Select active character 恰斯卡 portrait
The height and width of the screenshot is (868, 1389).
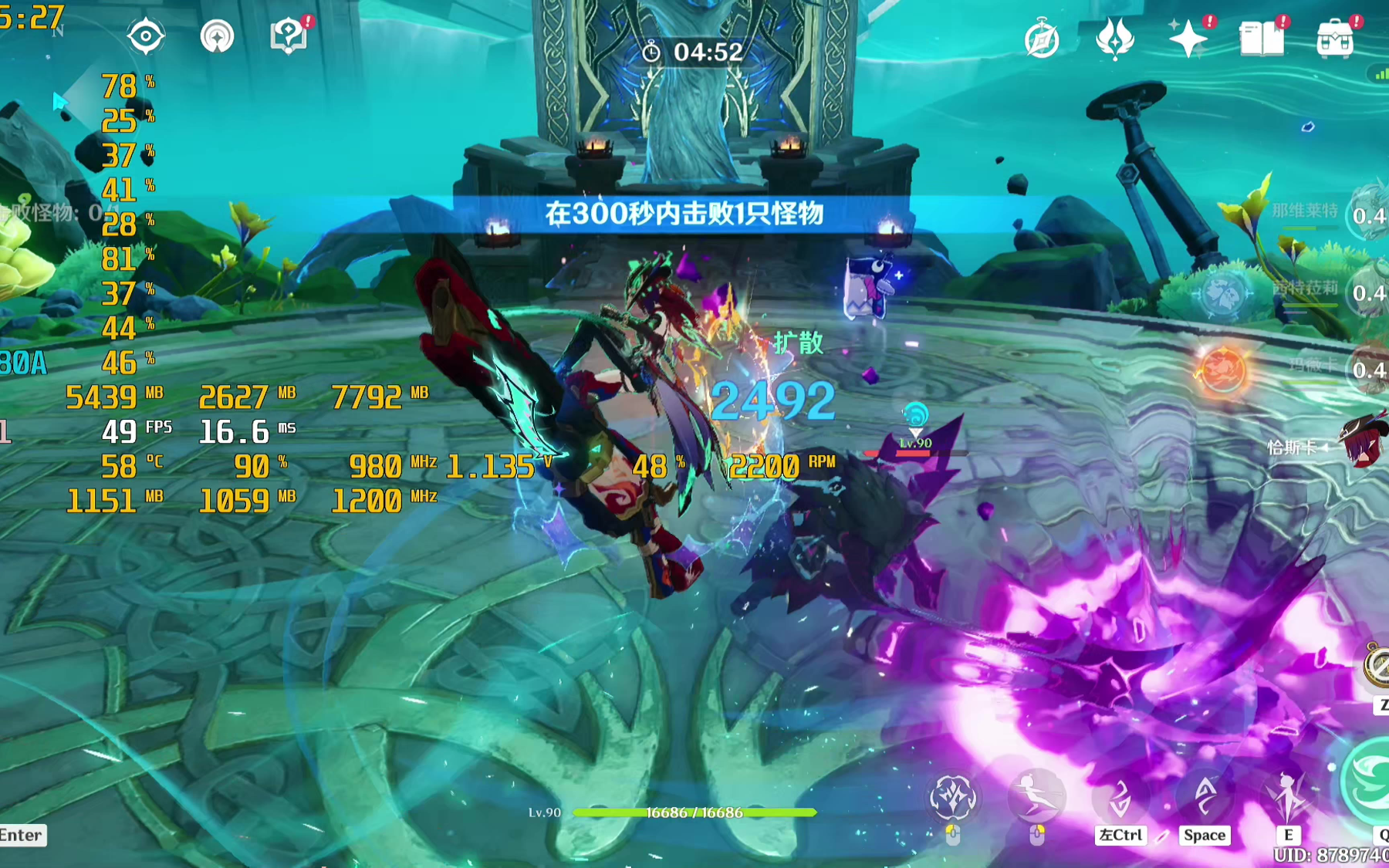pyautogui.click(x=1364, y=444)
